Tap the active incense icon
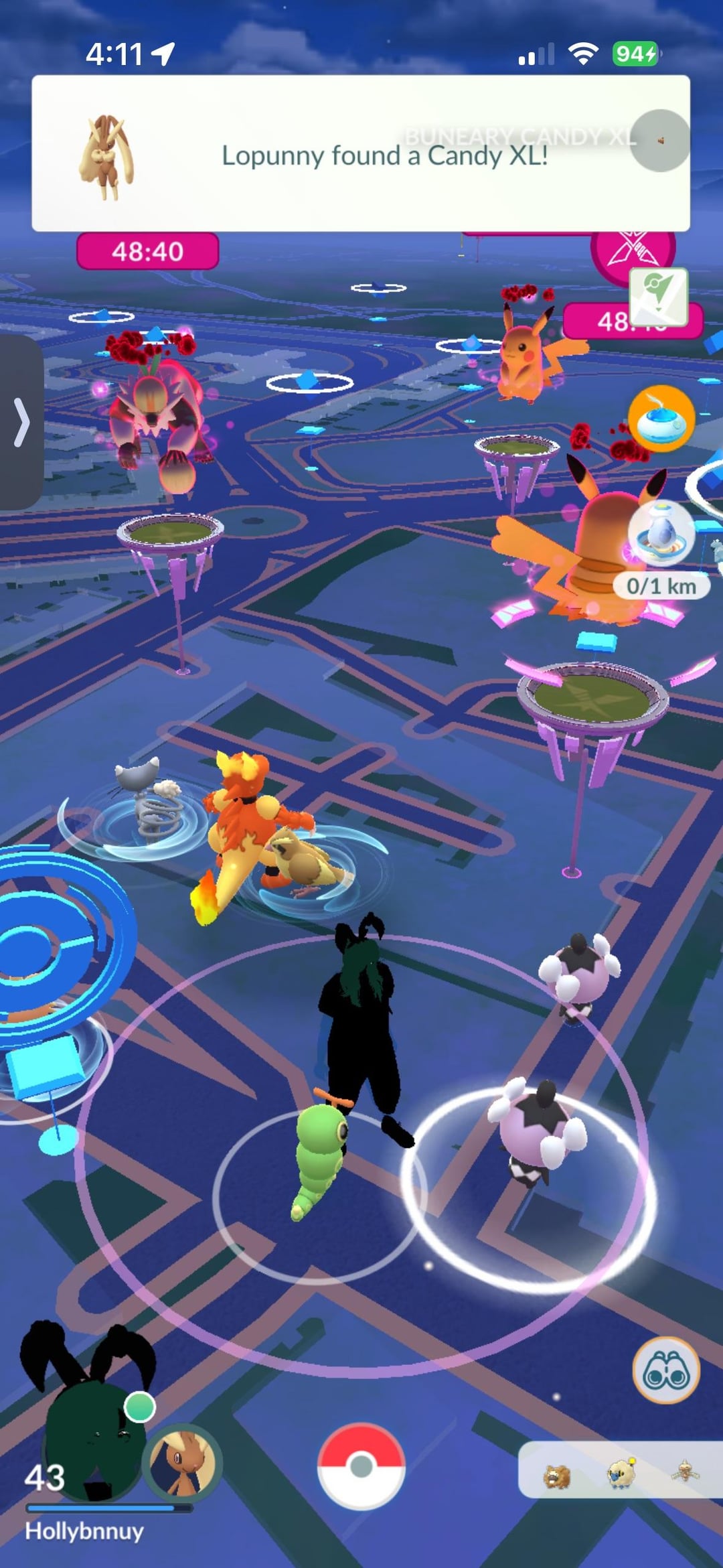 (x=661, y=419)
